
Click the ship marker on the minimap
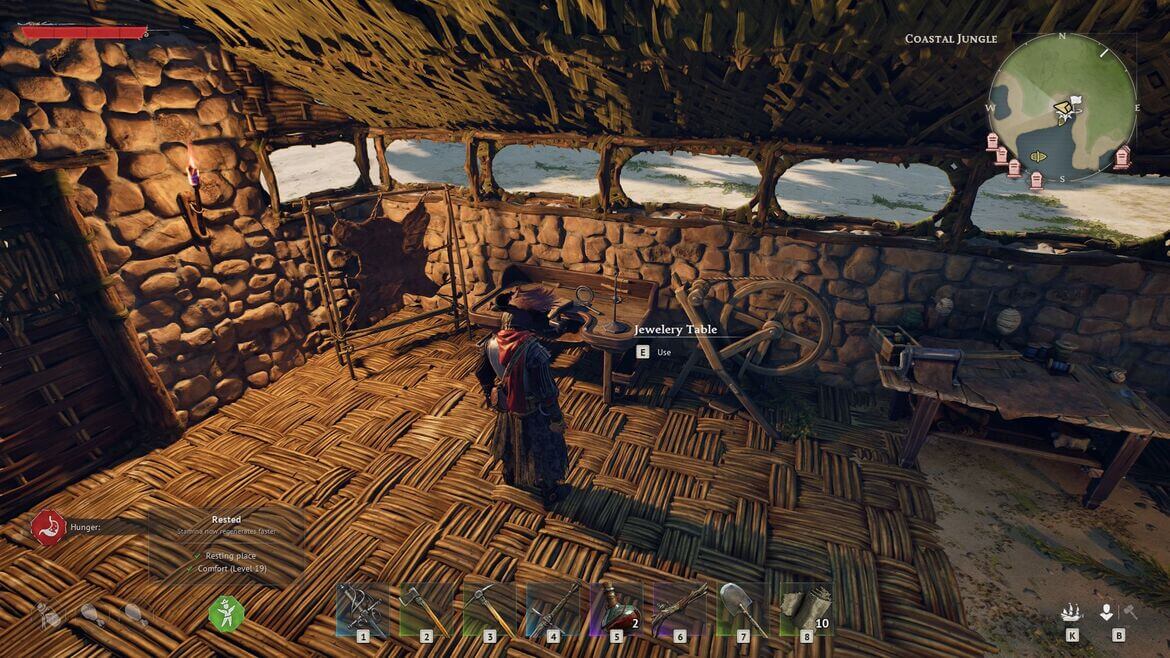click(x=1037, y=157)
